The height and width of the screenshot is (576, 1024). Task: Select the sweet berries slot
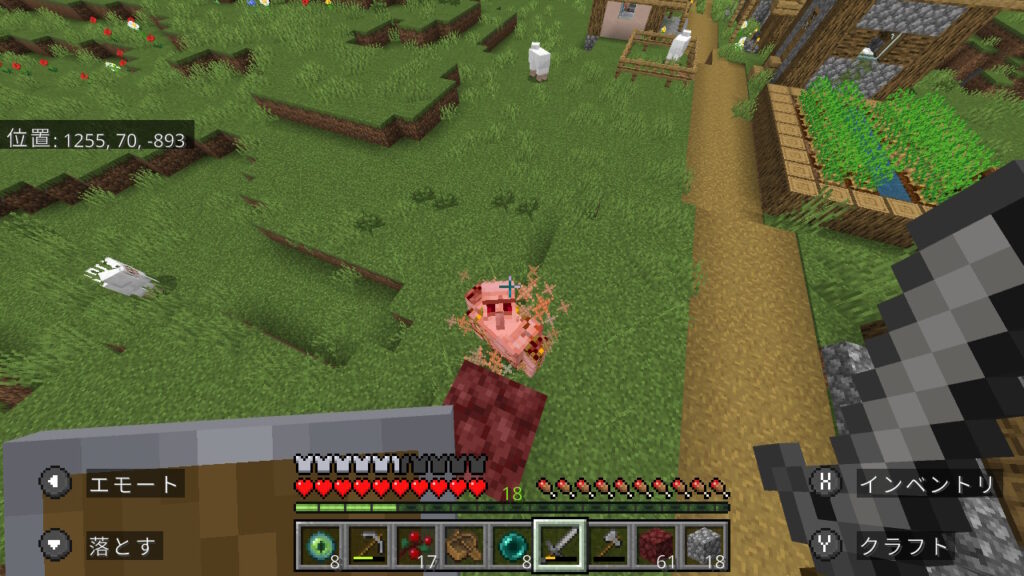415,545
